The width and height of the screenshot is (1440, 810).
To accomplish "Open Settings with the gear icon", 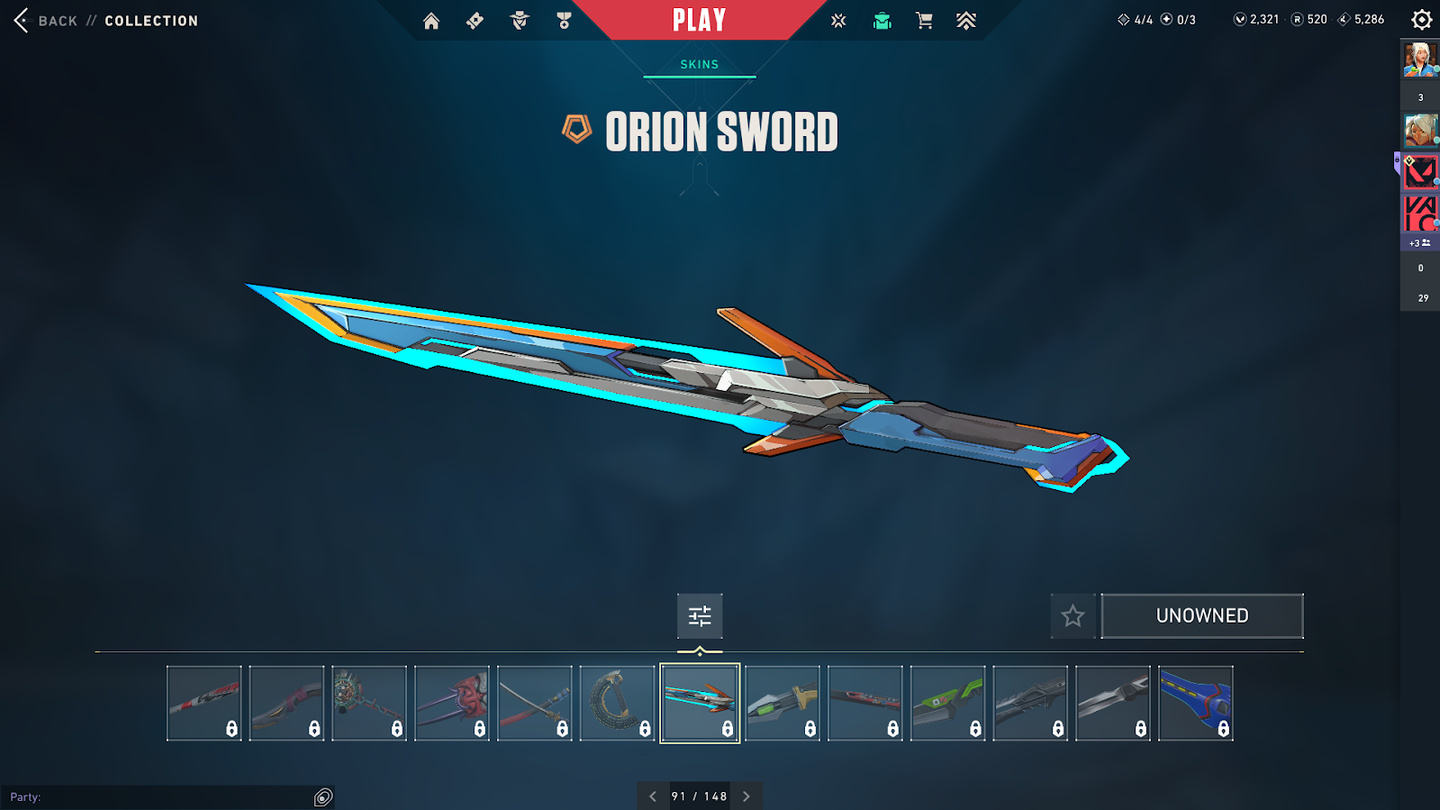I will [1421, 20].
